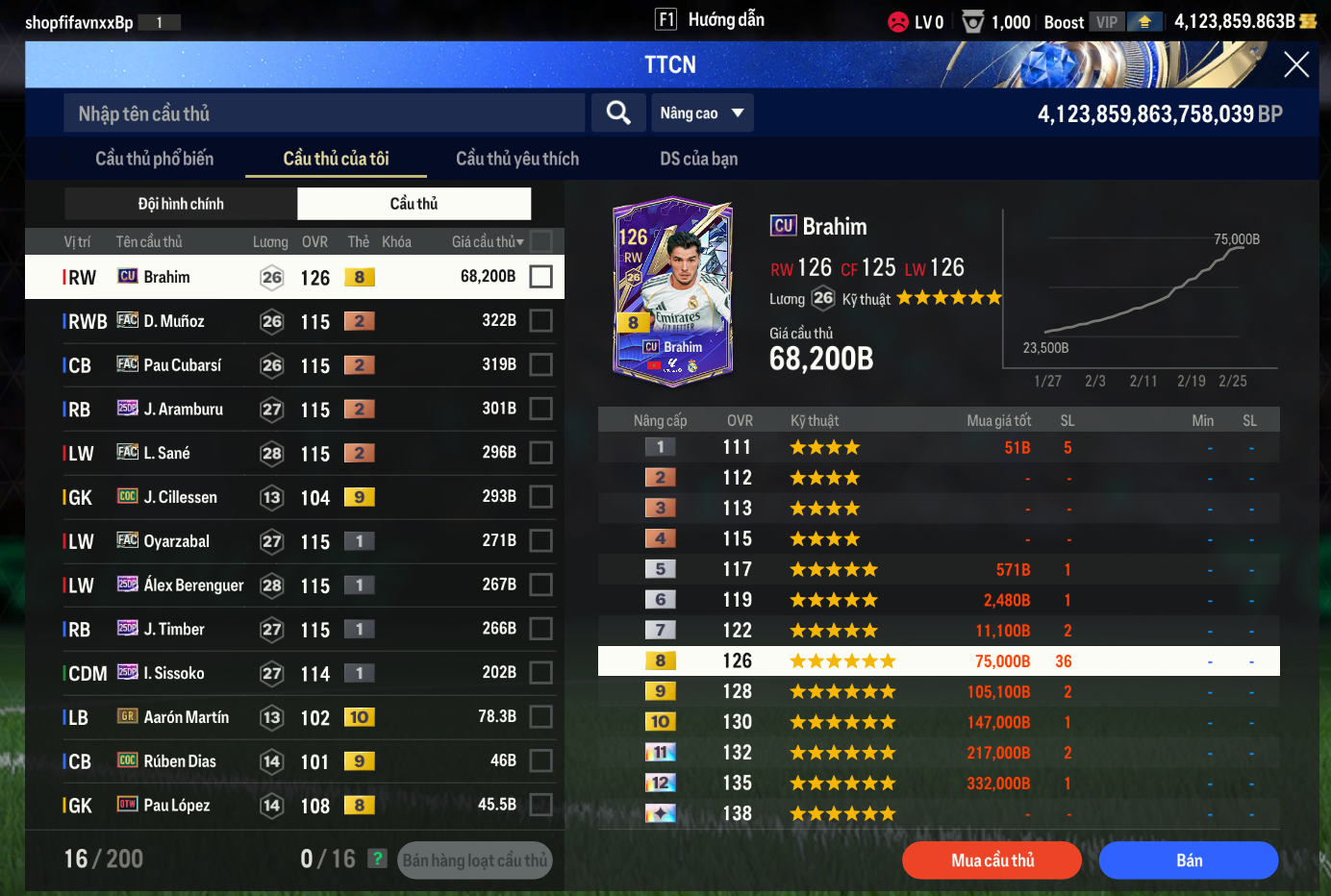Click Mua cầu thủ to buy
Screen dimensions: 1331x896
(992, 860)
